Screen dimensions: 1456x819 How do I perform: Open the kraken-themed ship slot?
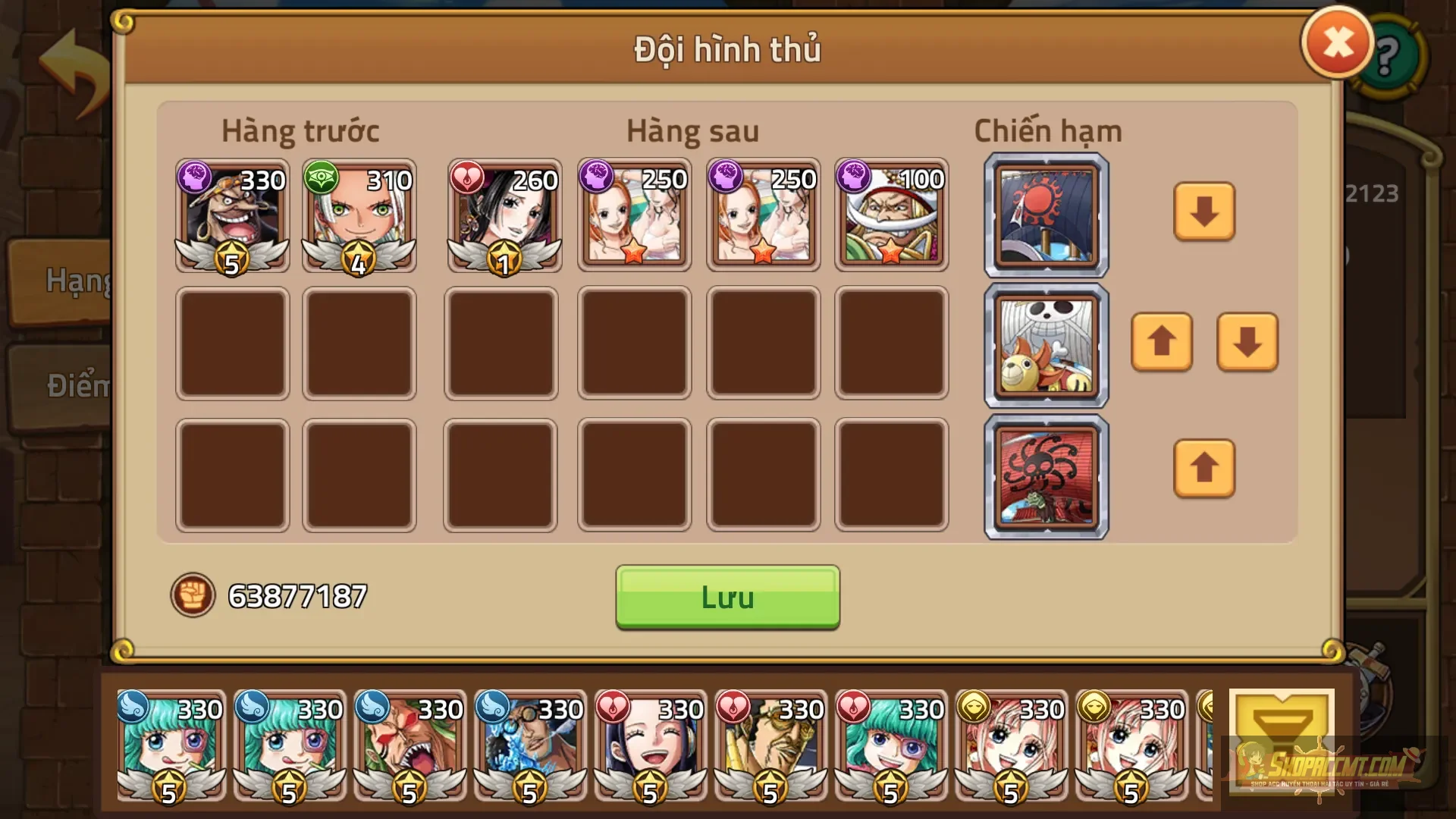pyautogui.click(x=1045, y=476)
